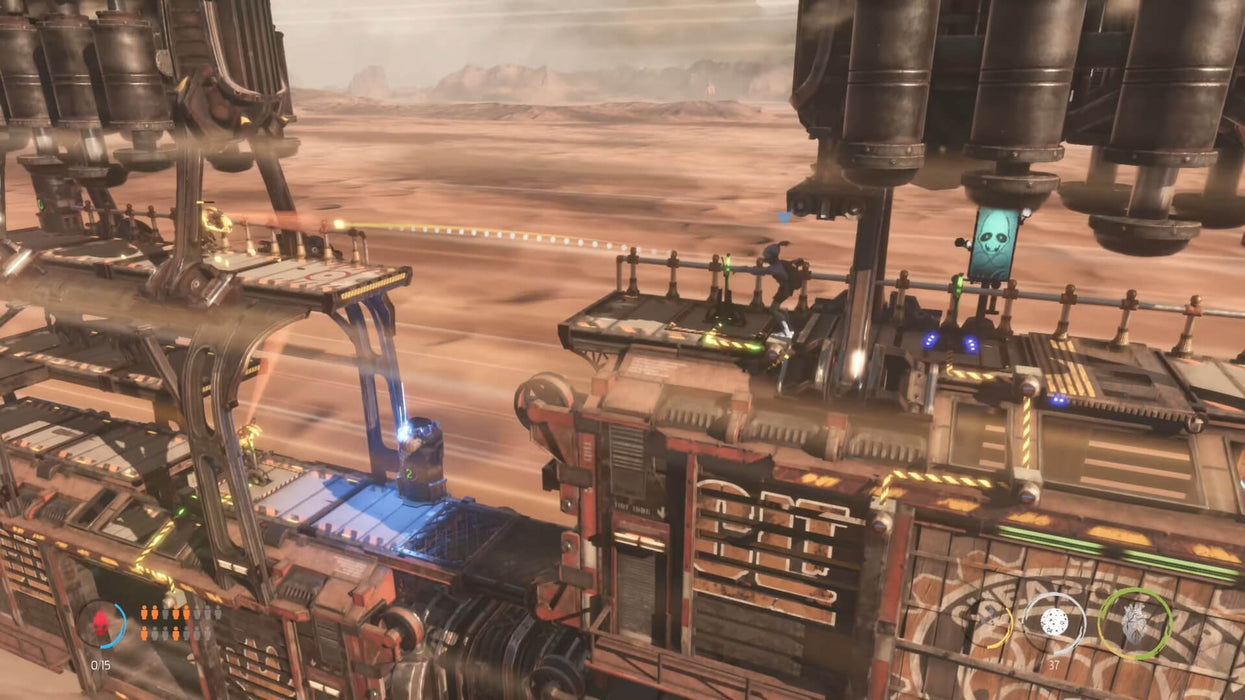Click the heart icon in the green ring
The image size is (1245, 700).
point(1134,623)
